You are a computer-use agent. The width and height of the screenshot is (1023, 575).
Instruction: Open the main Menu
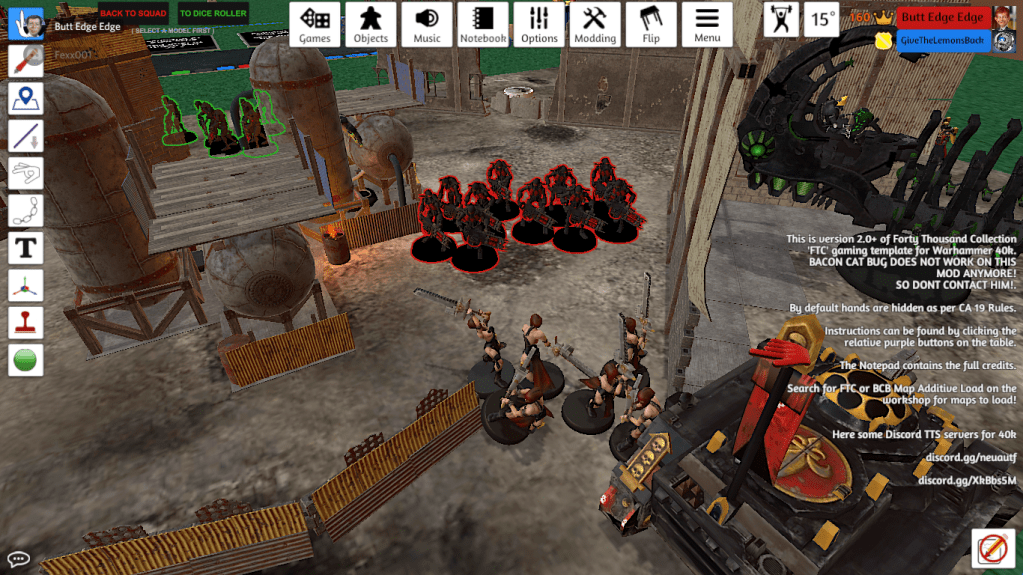[707, 25]
